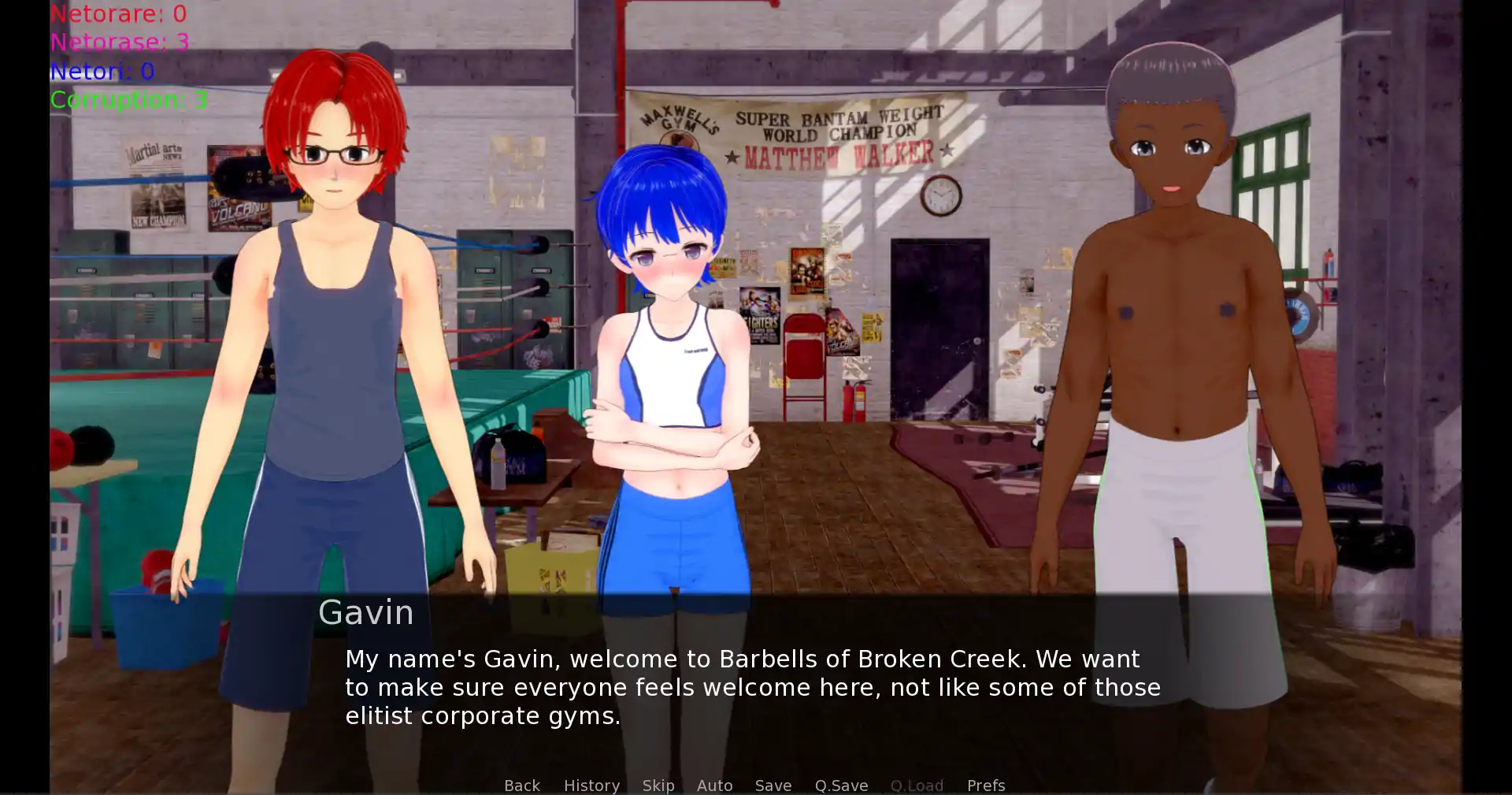
Task: Toggle Auto advance mode
Action: [x=714, y=785]
